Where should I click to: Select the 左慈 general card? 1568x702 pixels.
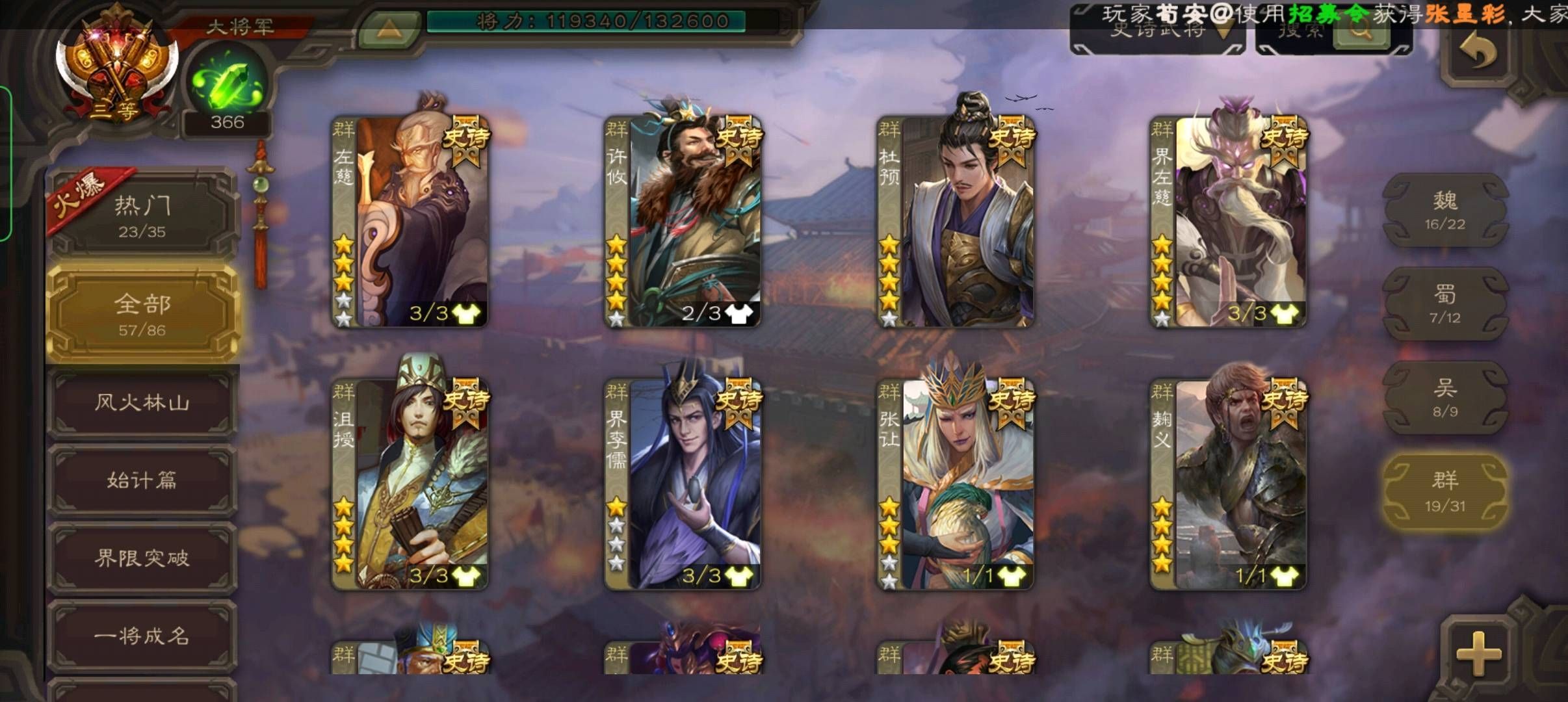(410, 221)
